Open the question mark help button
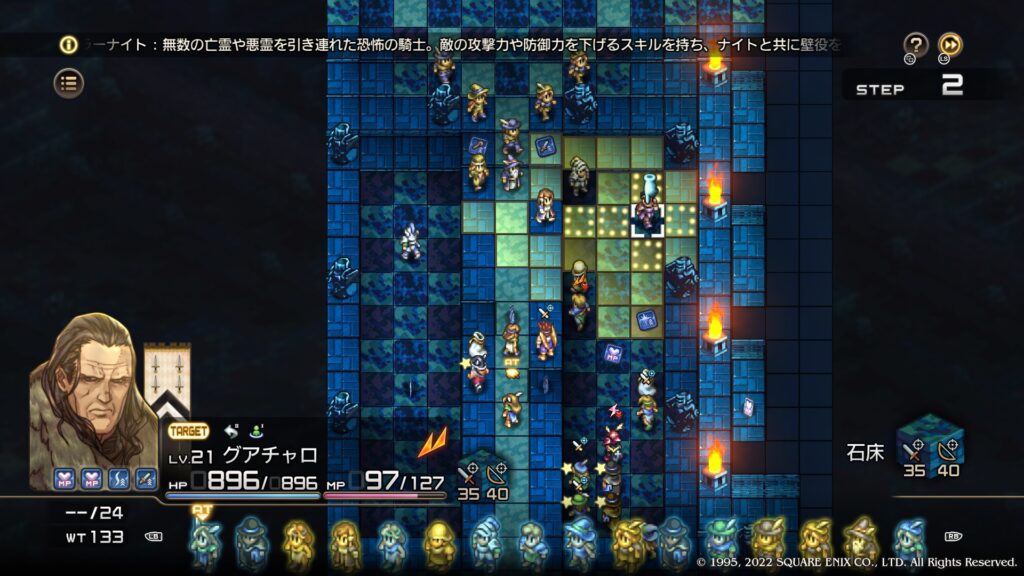 tap(915, 45)
